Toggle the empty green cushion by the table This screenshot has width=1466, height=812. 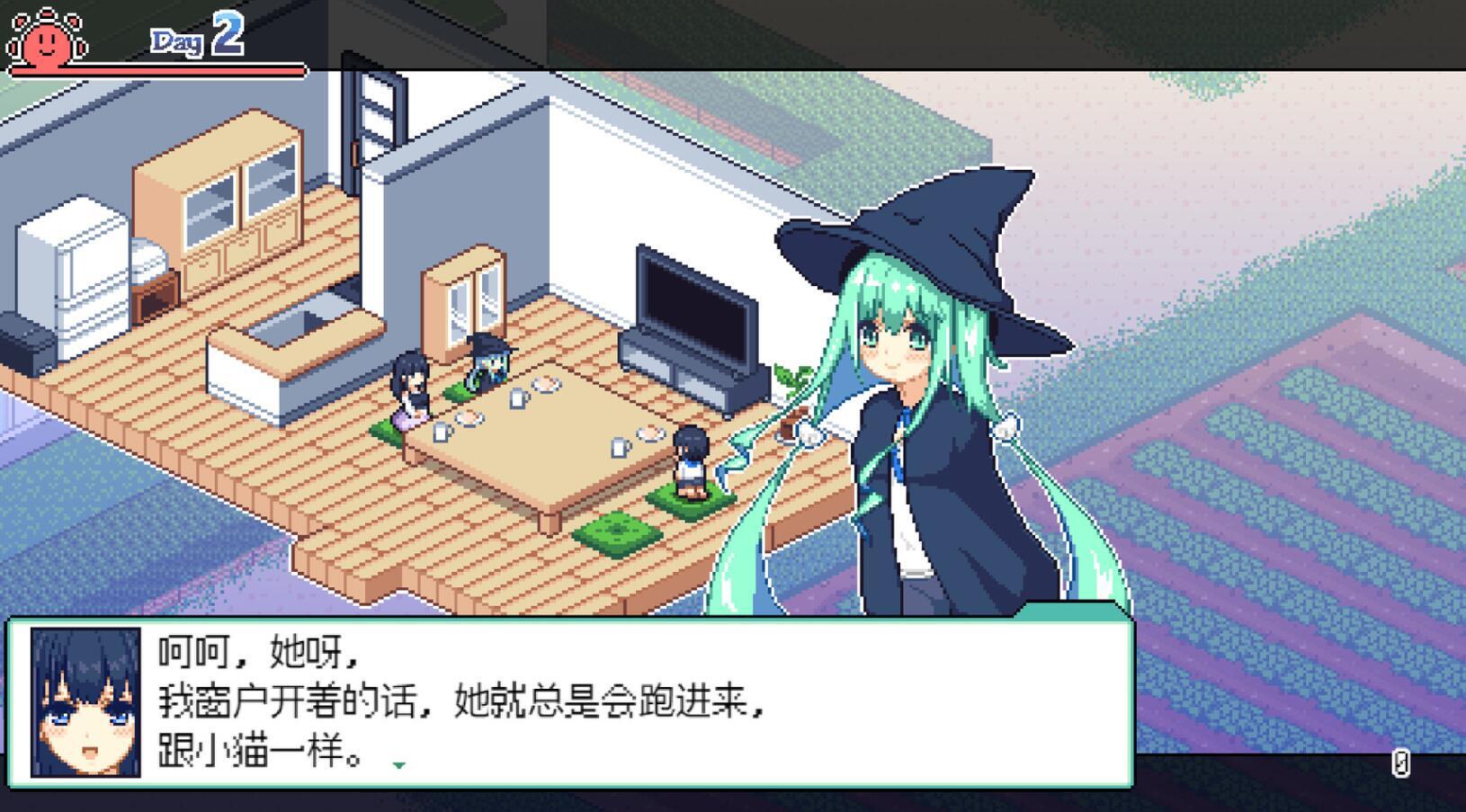tap(618, 531)
